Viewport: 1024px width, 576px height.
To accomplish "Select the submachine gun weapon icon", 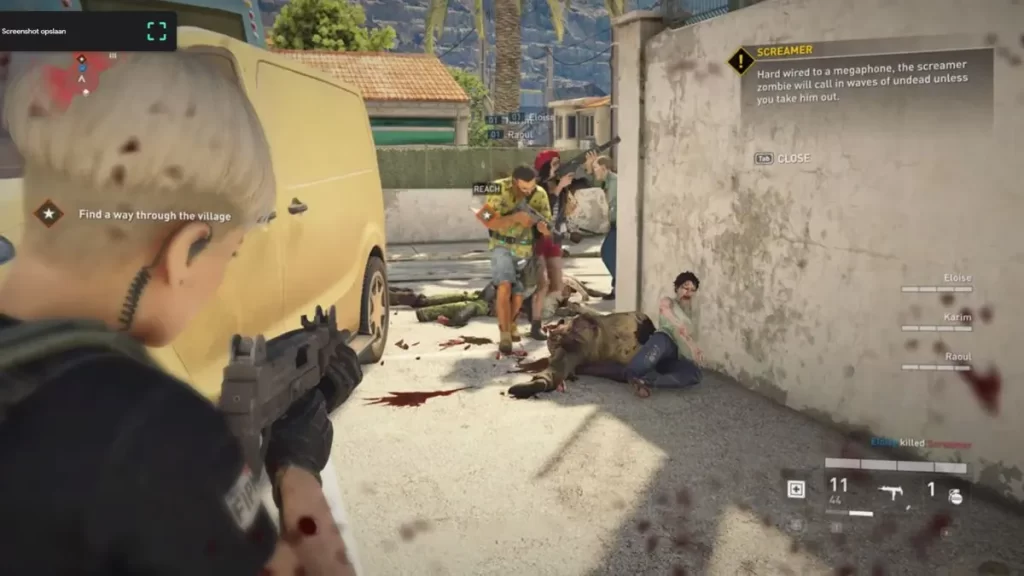I will (x=891, y=490).
